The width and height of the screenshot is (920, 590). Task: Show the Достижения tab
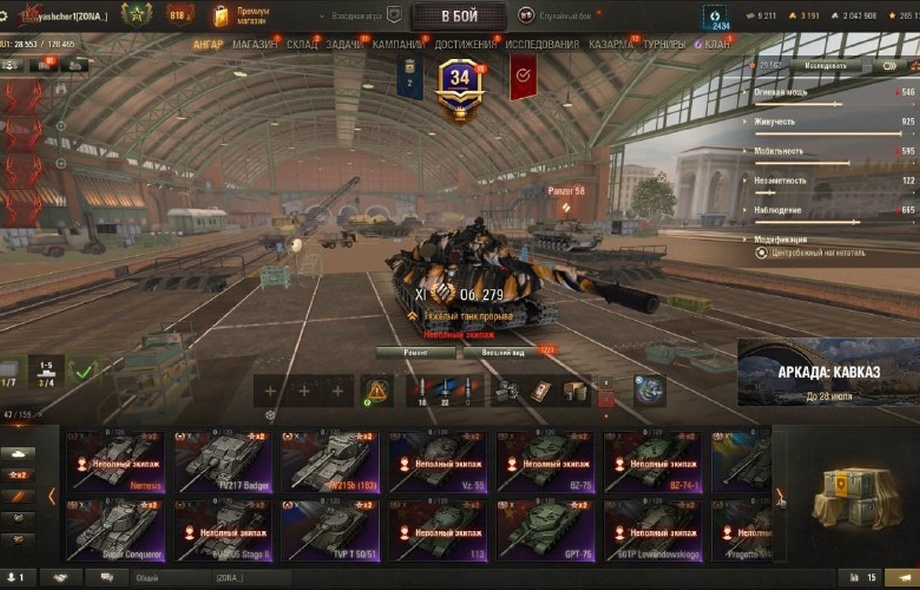pyautogui.click(x=466, y=45)
